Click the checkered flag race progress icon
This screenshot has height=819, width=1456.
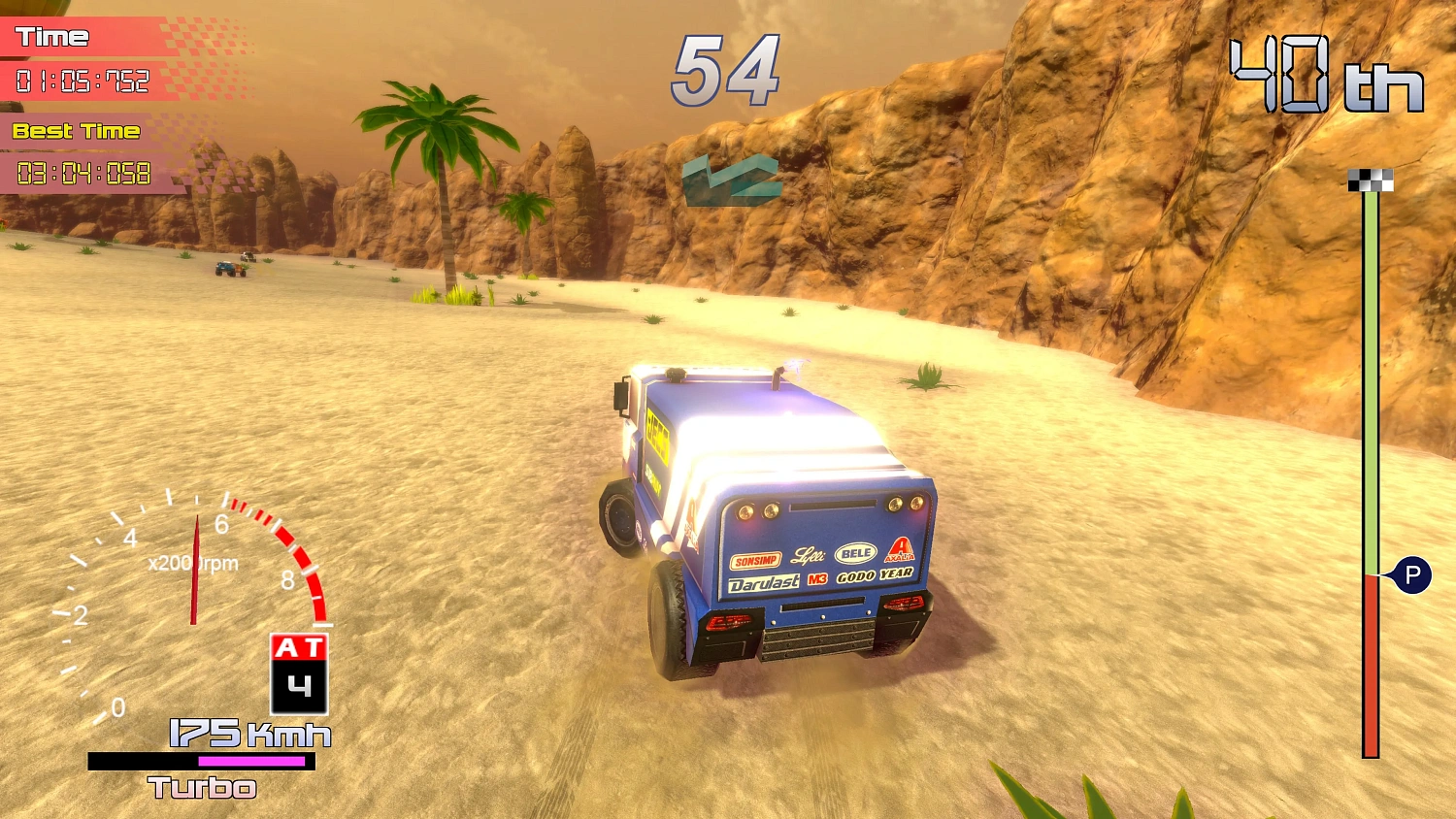click(x=1369, y=178)
